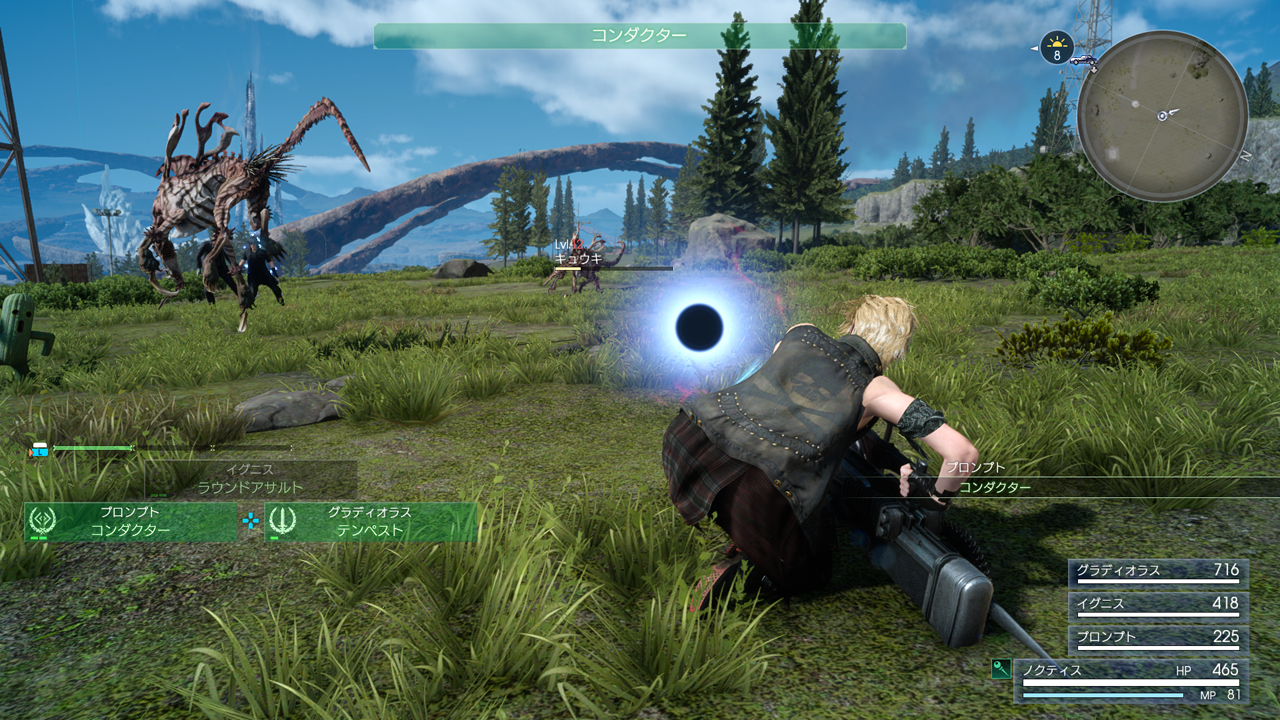Choose Gladiolus's テンペスト technique command

click(370, 522)
